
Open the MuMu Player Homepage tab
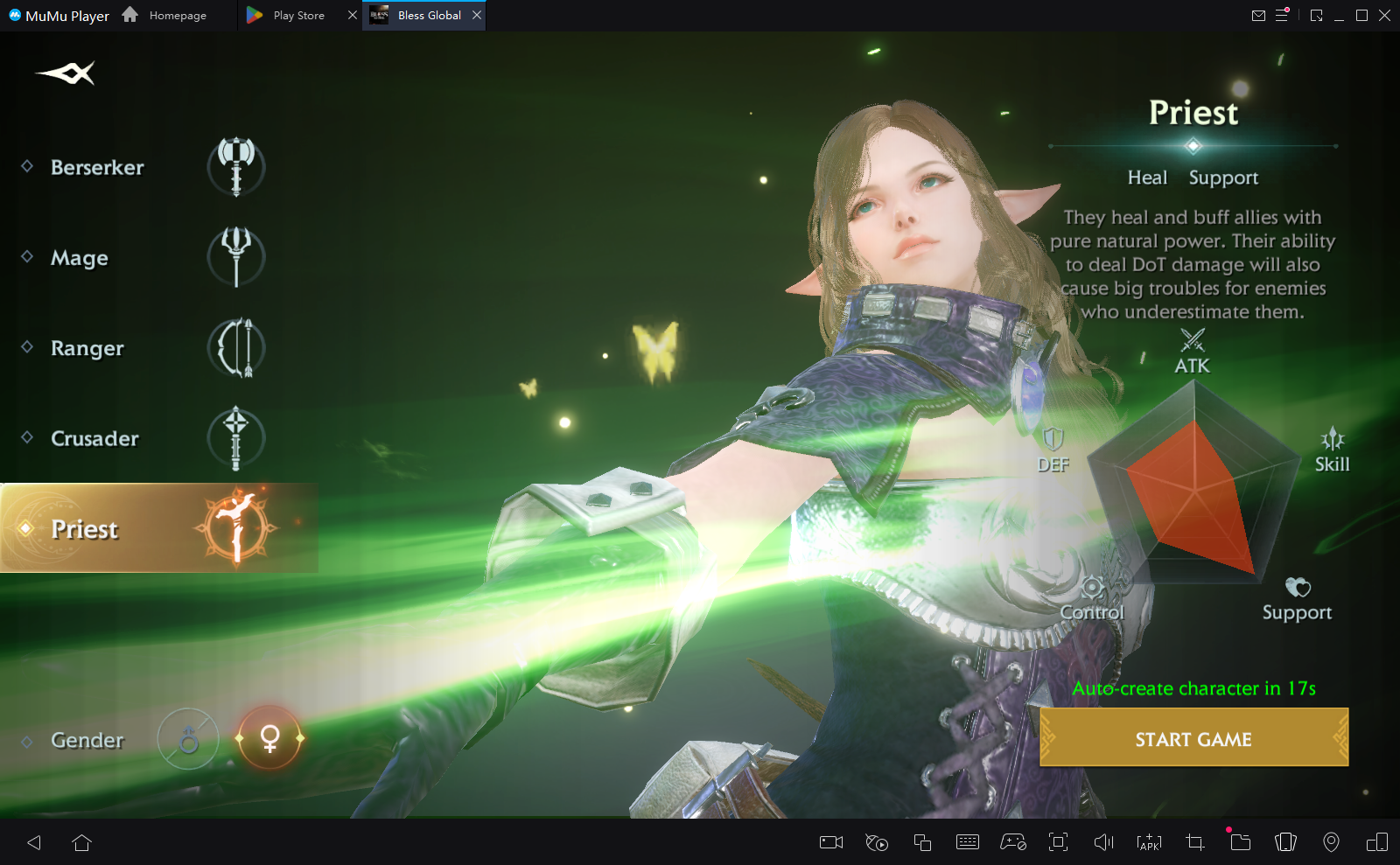pyautogui.click(x=176, y=16)
